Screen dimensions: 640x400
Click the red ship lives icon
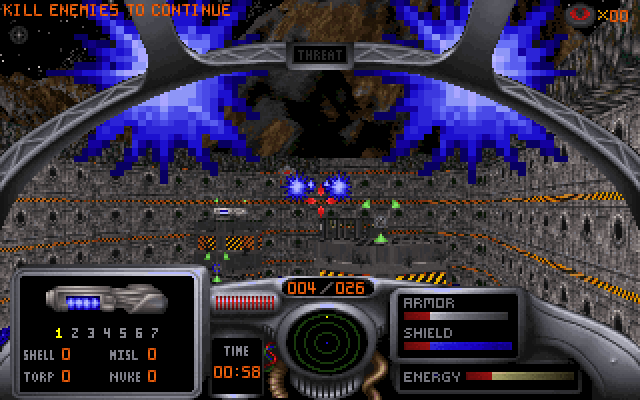580,15
